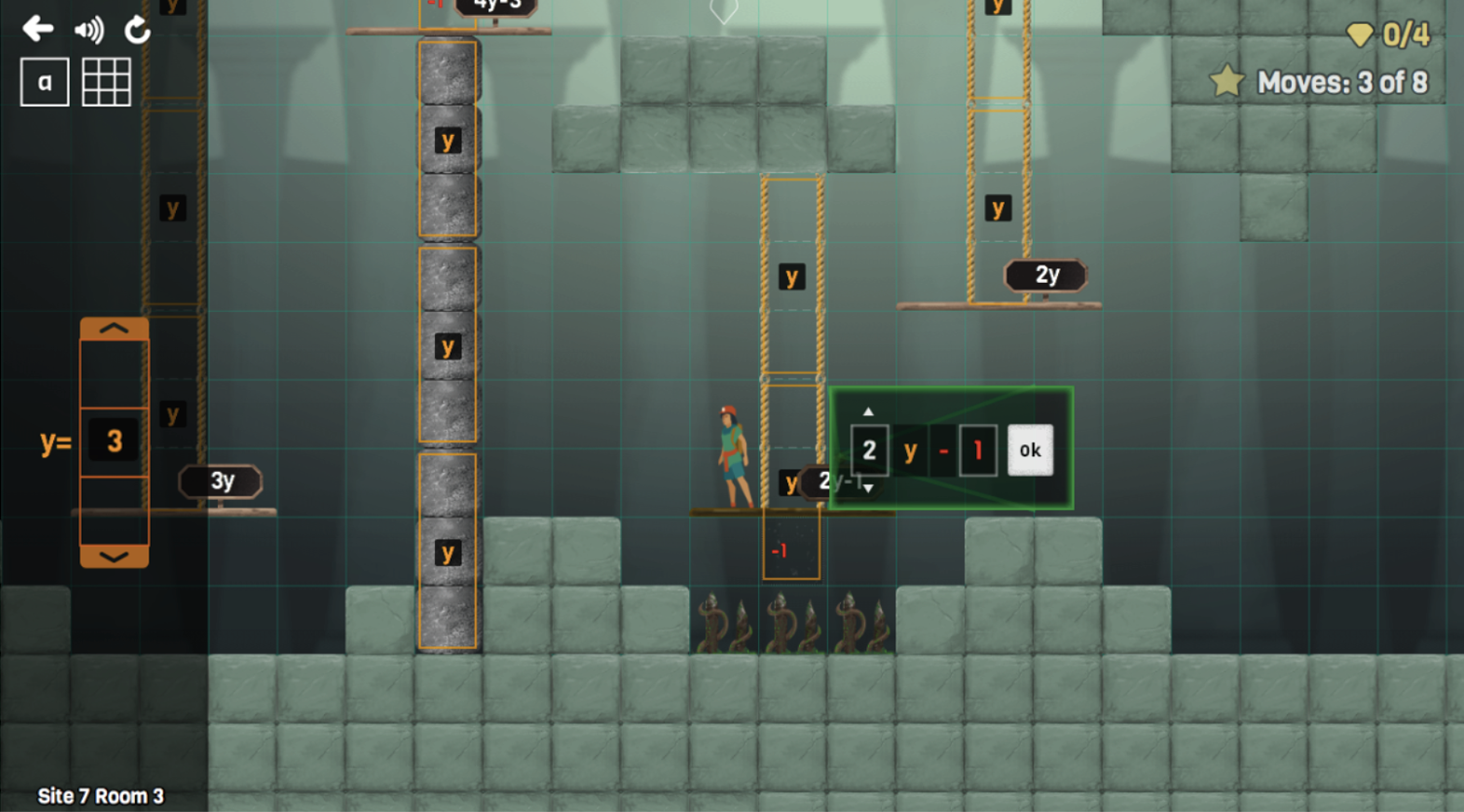1464x812 pixels.
Task: Increase y with the orange up arrow
Action: click(x=114, y=329)
